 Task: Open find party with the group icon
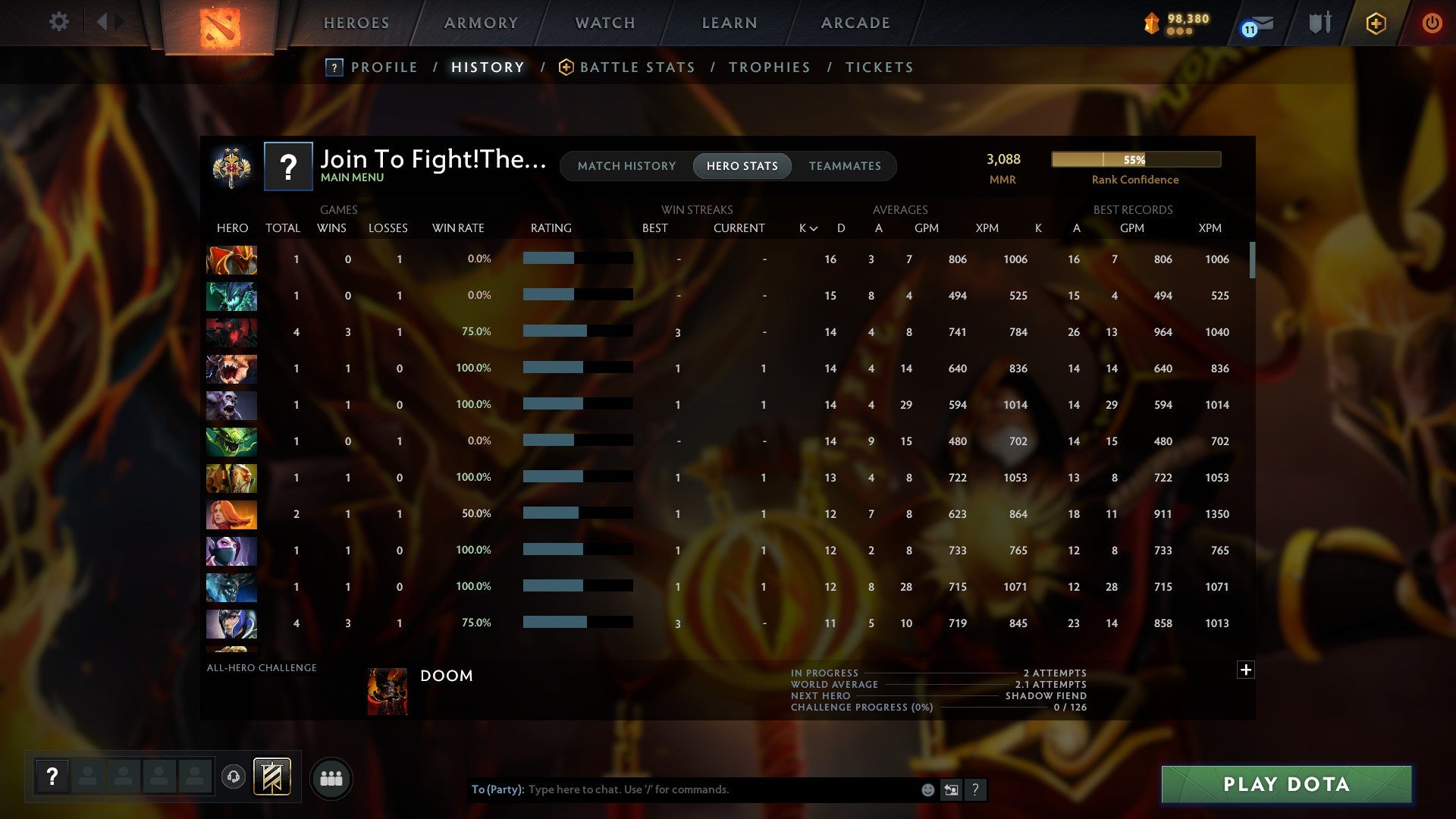click(x=330, y=777)
